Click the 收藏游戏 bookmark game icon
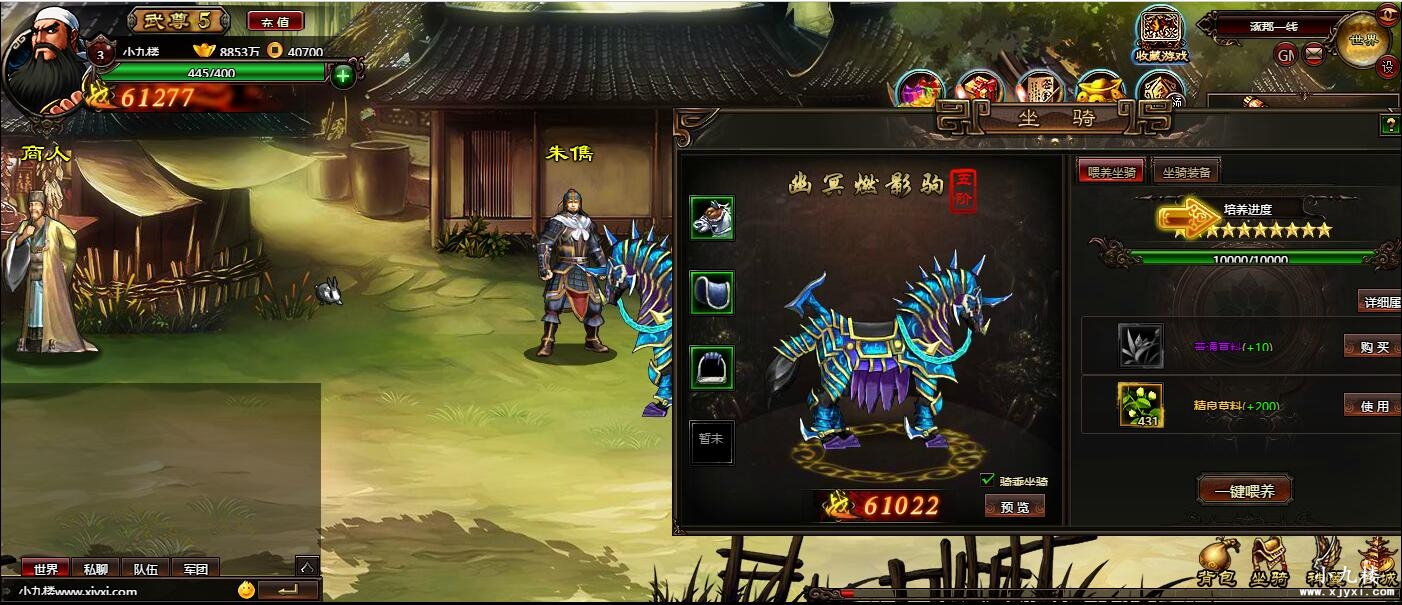Screen dimensions: 1402x605 pyautogui.click(x=1160, y=34)
